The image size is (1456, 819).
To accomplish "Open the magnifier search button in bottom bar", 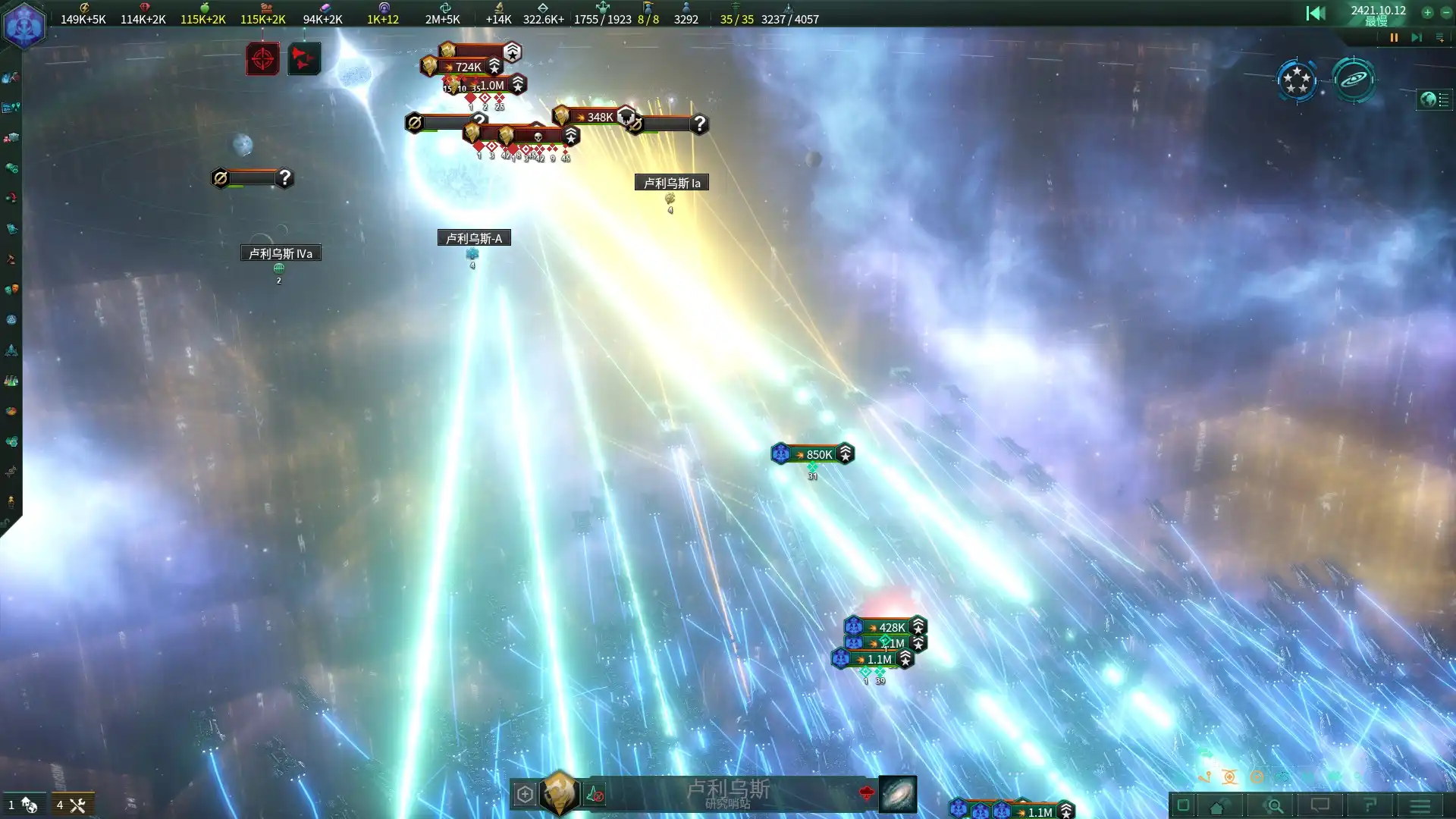I will [x=1275, y=805].
